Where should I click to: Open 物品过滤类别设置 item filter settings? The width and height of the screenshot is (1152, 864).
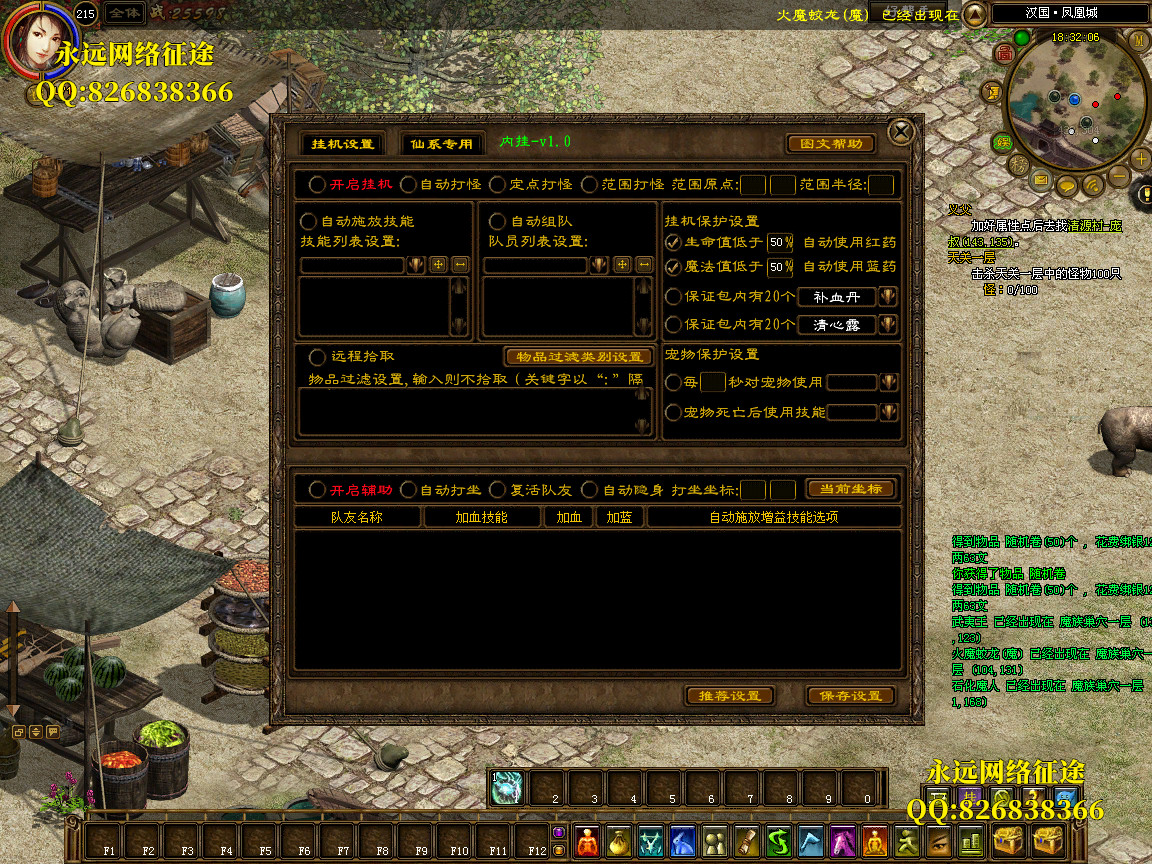pyautogui.click(x=579, y=357)
